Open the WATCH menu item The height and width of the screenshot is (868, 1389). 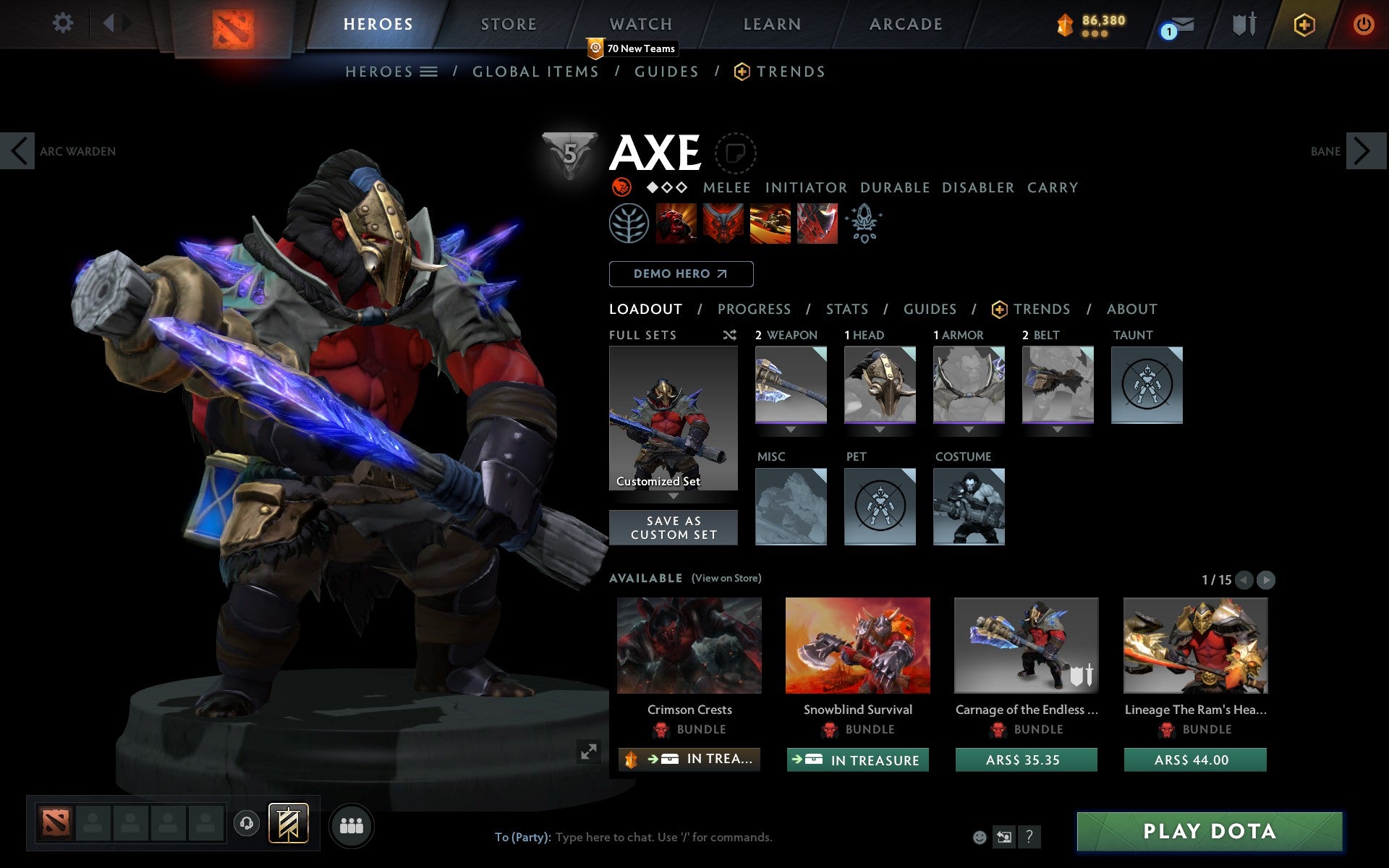pyautogui.click(x=640, y=23)
